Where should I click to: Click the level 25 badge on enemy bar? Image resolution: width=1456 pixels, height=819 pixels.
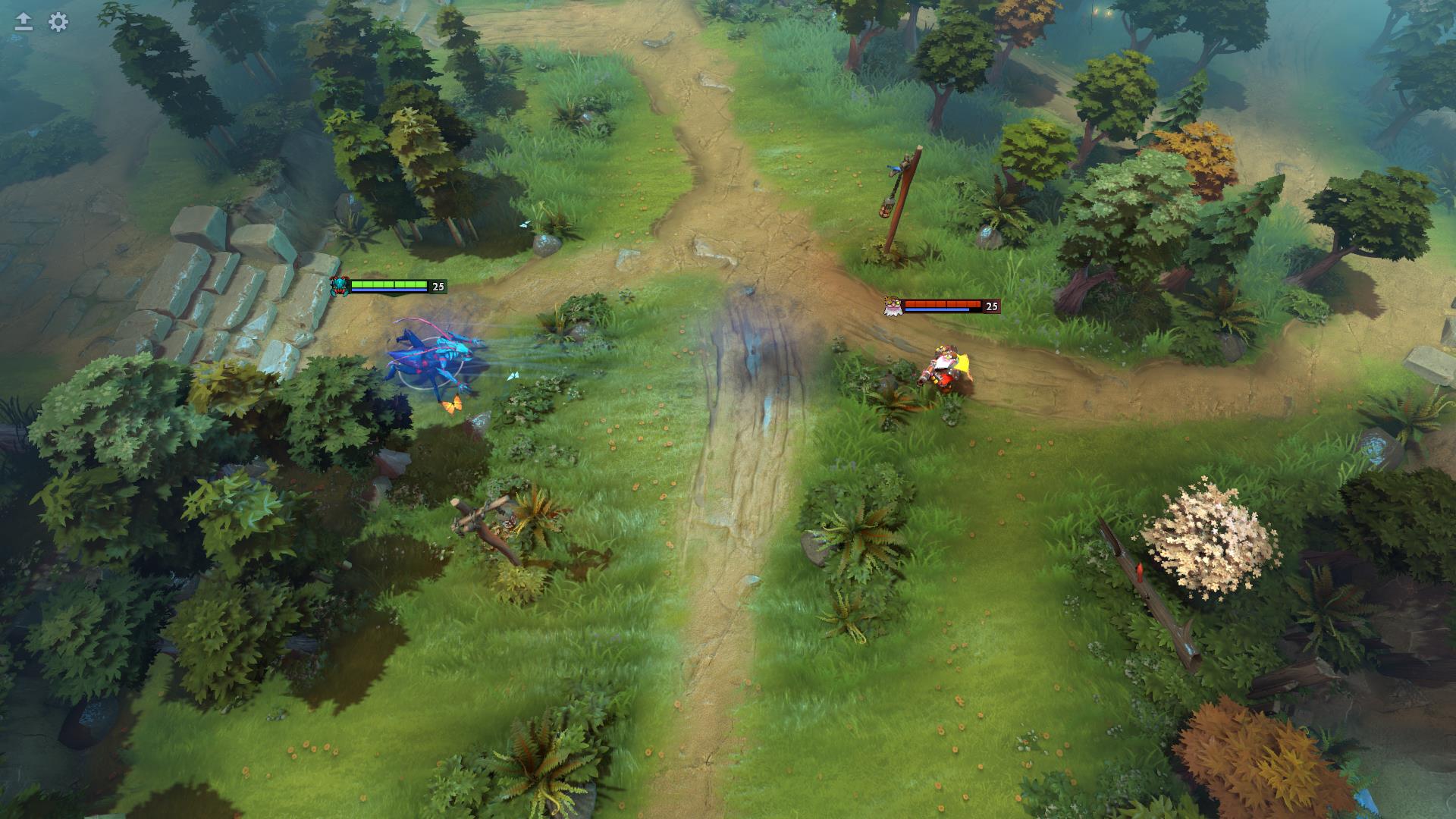point(991,306)
